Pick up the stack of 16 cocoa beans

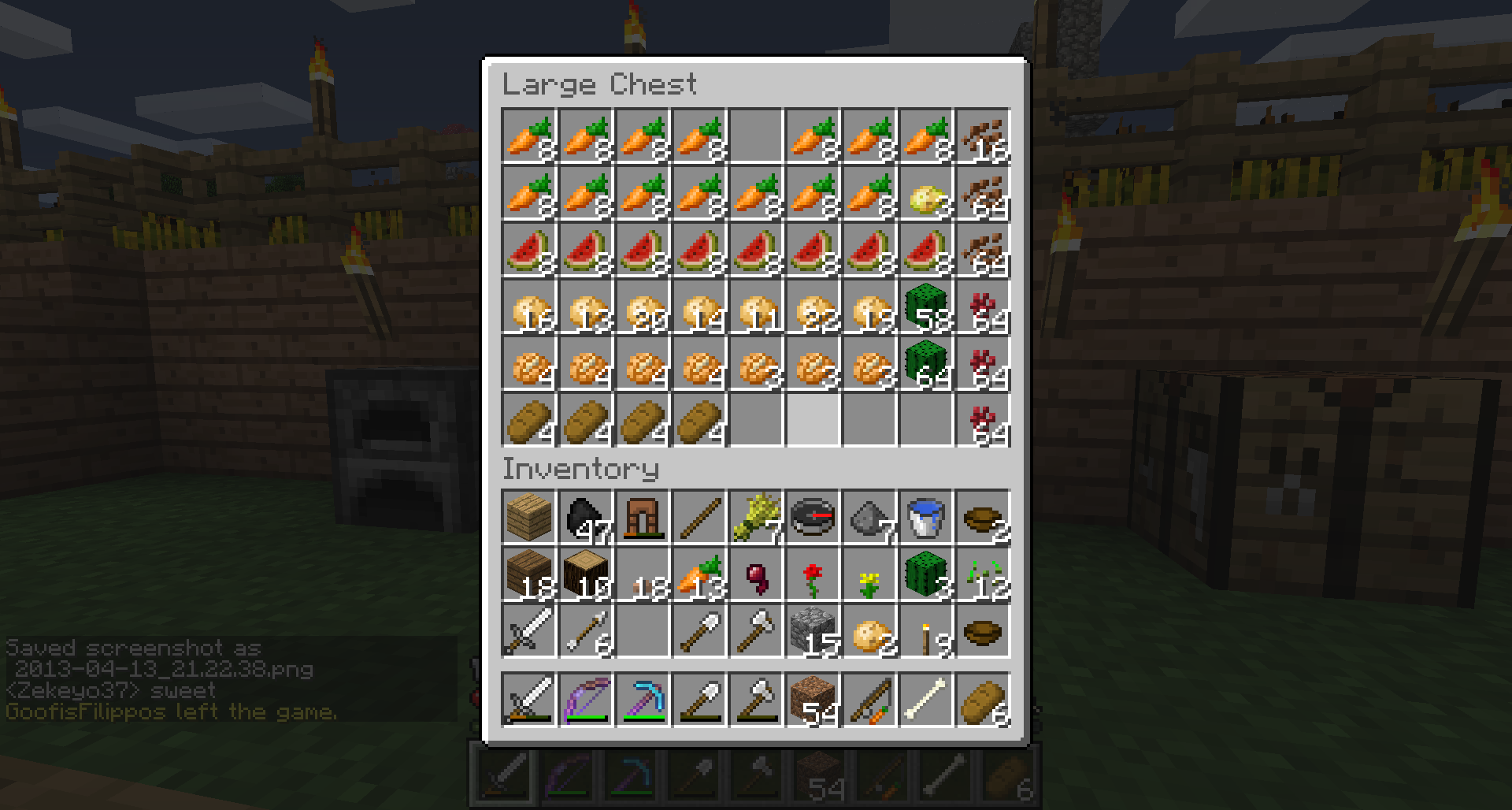[983, 136]
